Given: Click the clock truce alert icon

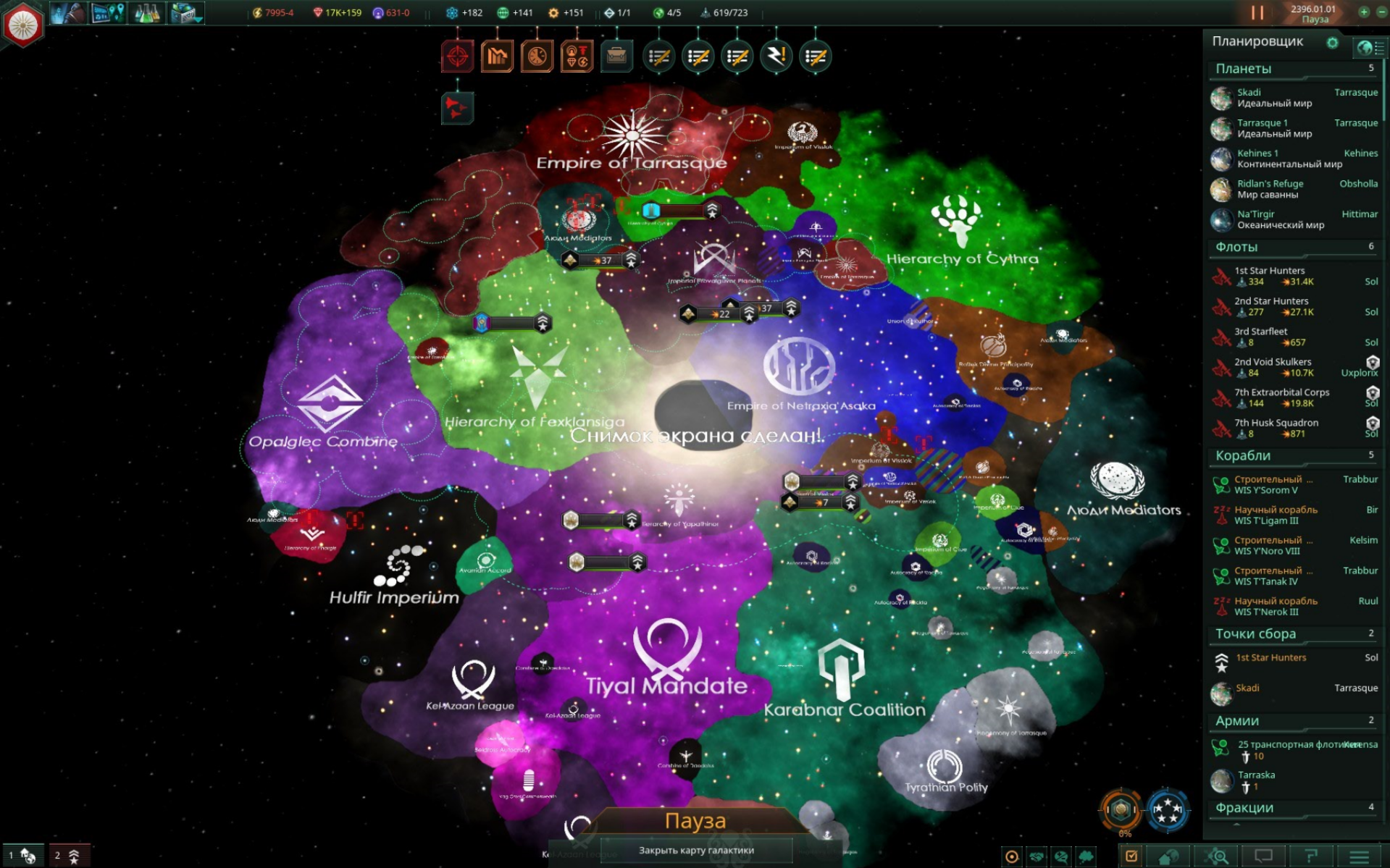Looking at the screenshot, I should (537, 55).
